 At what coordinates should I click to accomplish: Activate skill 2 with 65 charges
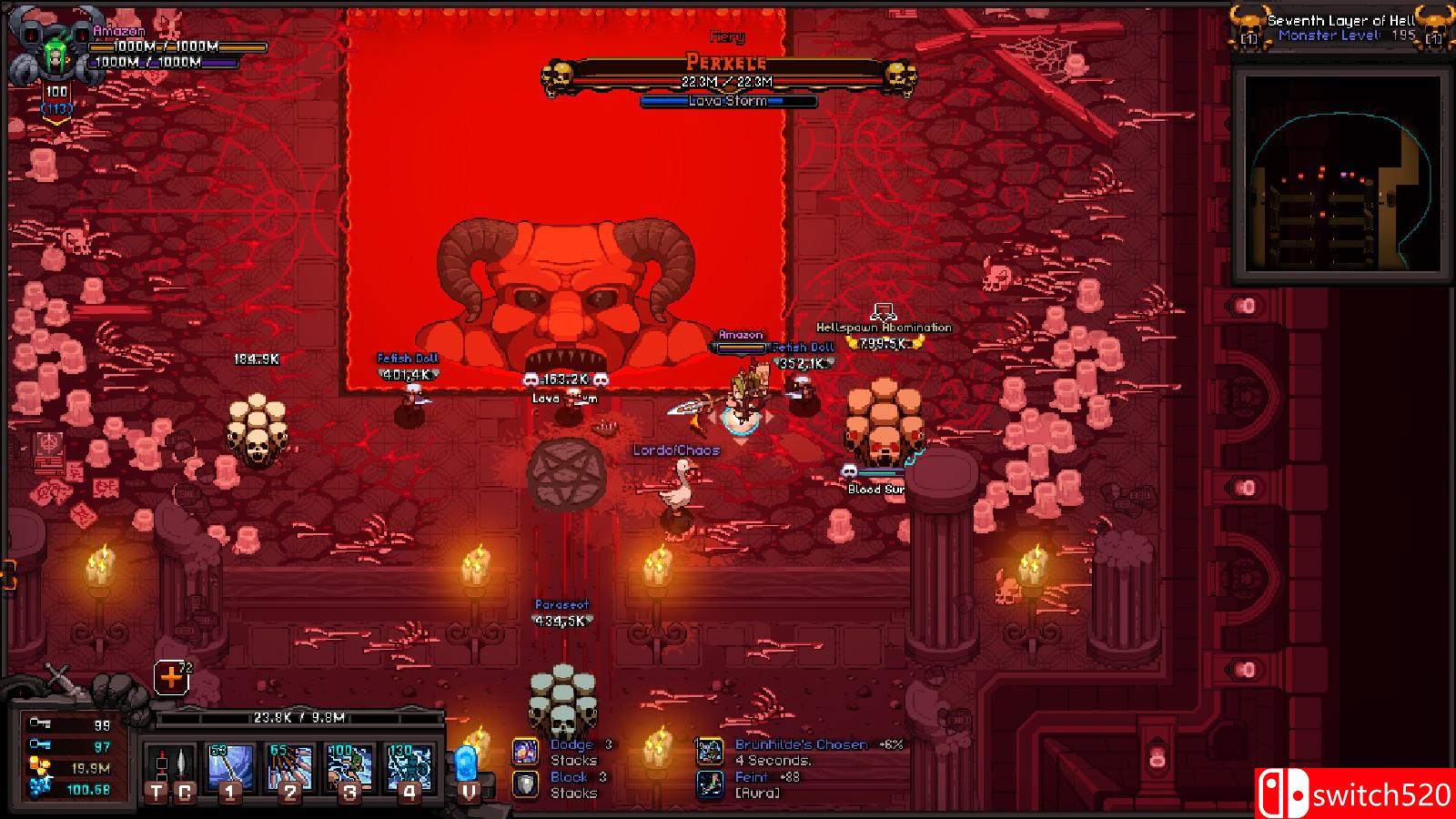coord(292,764)
